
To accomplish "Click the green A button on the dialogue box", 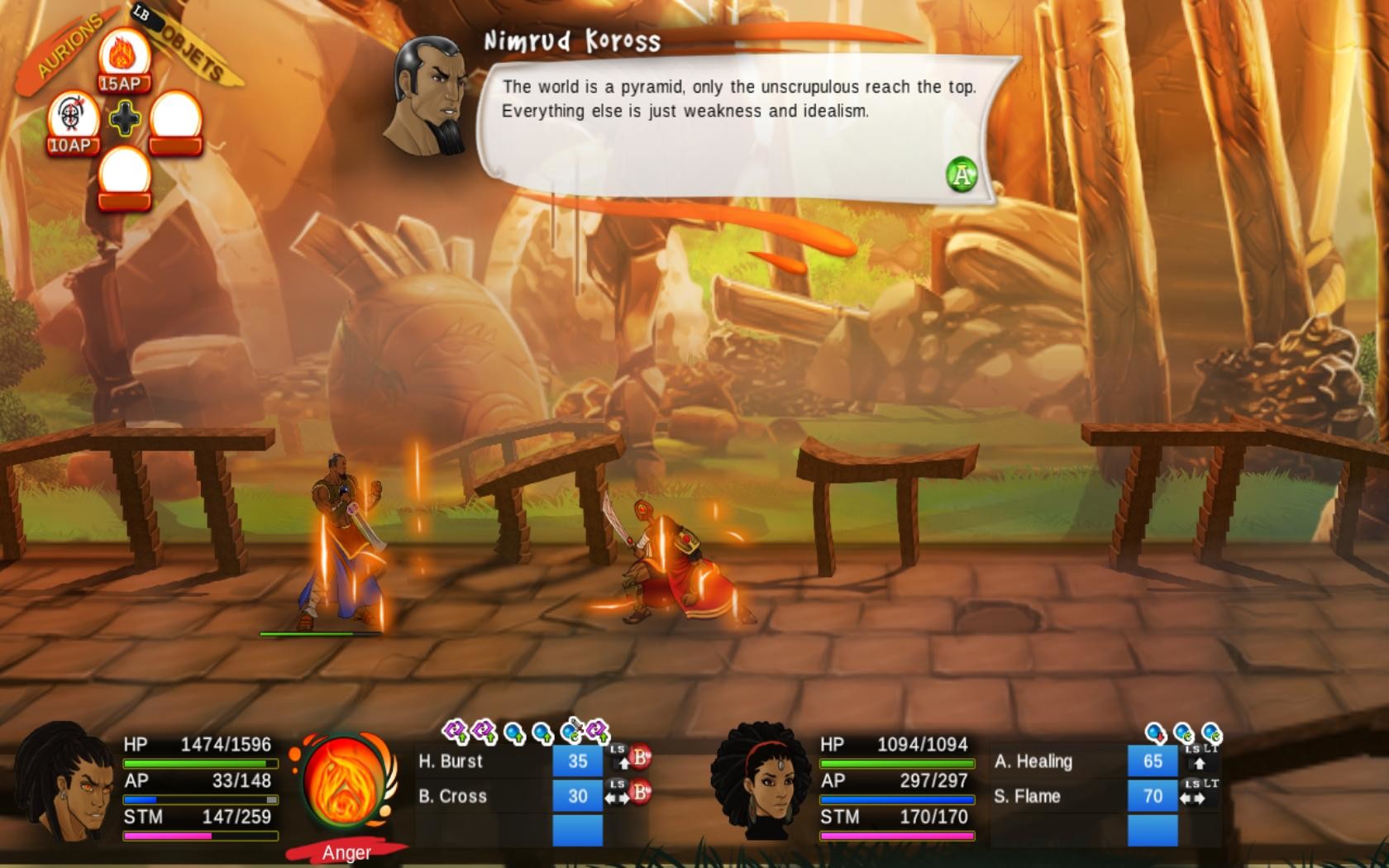I will tap(962, 176).
